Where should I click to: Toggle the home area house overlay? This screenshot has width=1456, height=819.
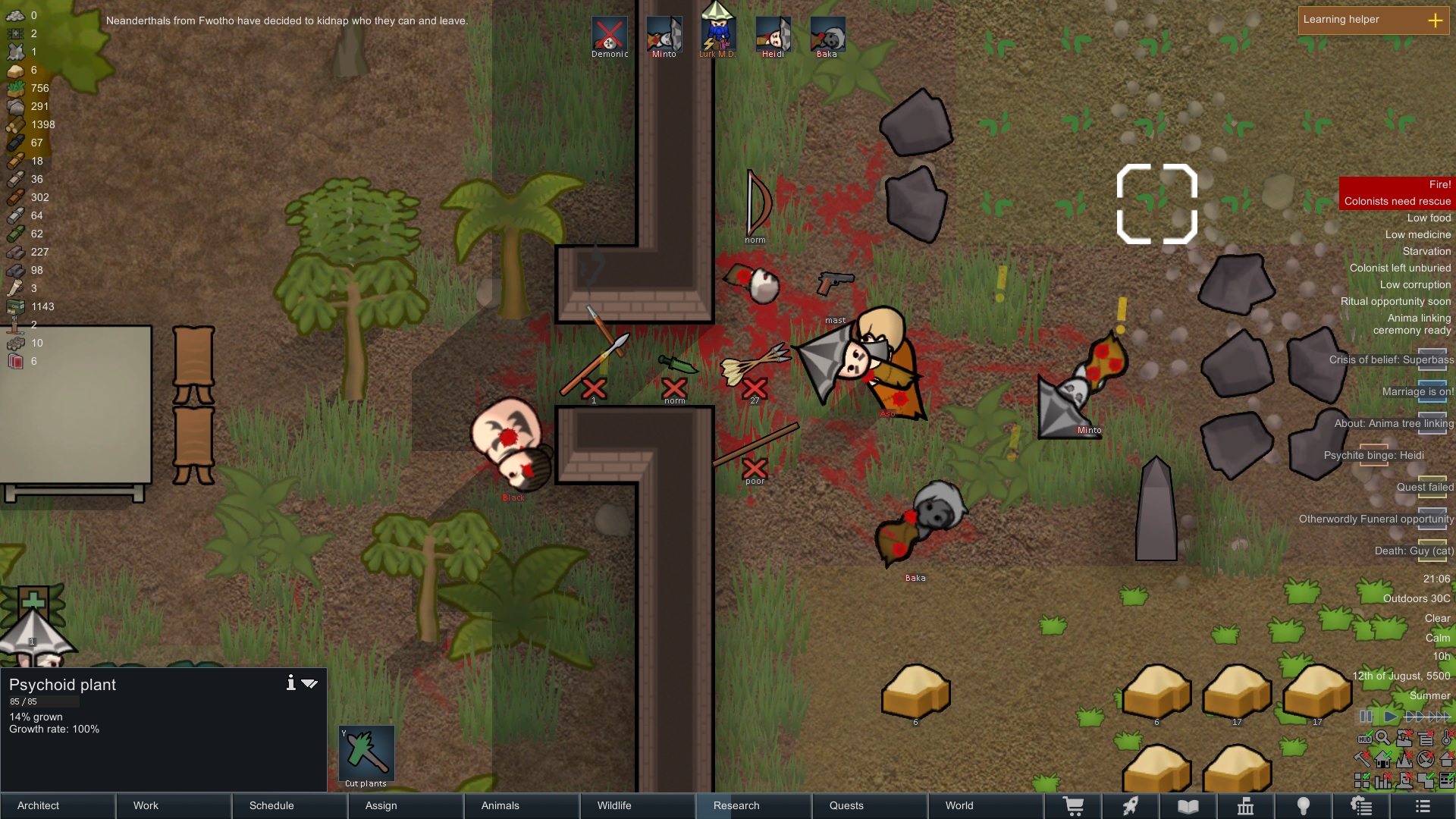click(x=1382, y=759)
